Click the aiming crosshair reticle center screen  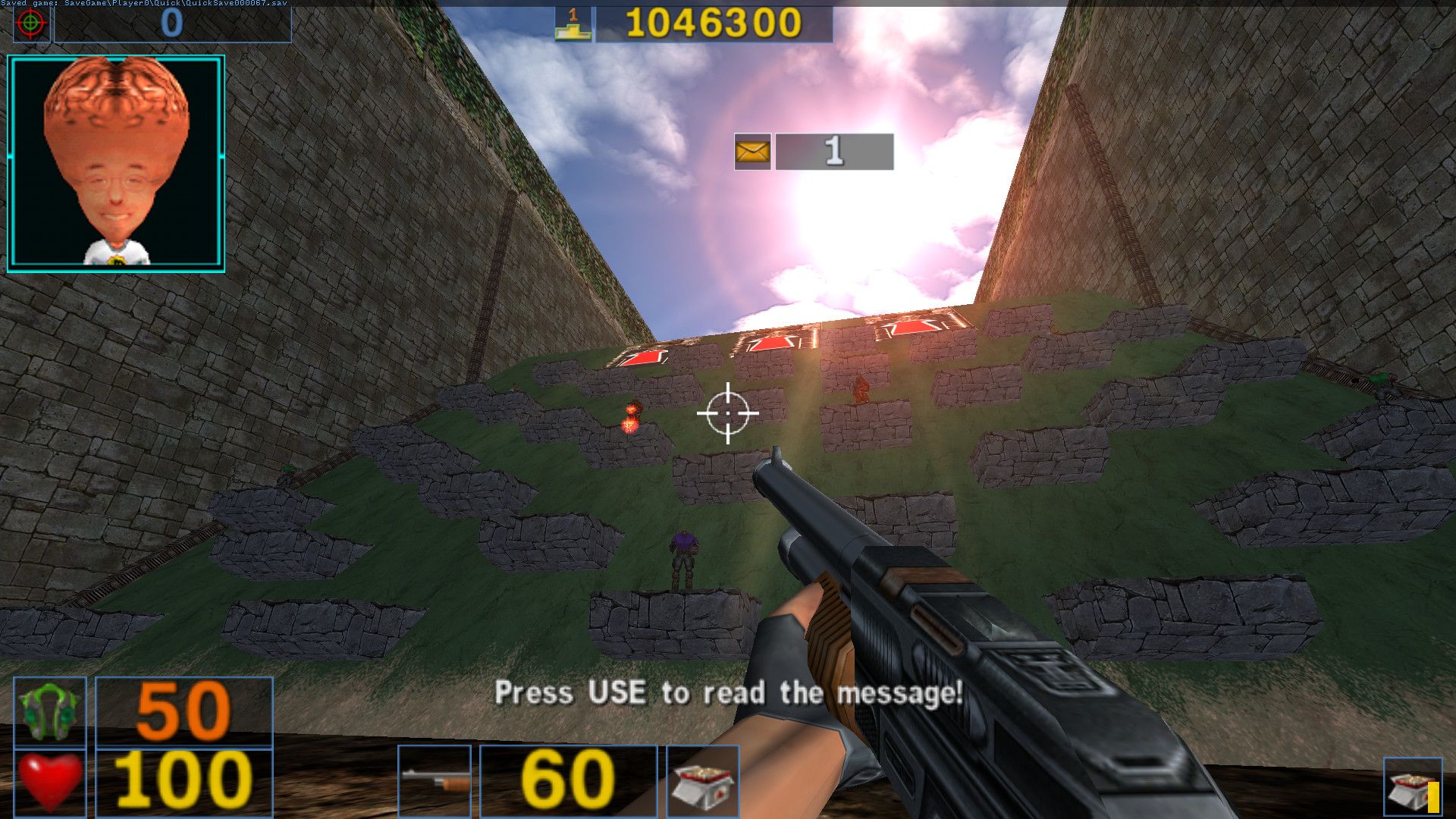tap(726, 413)
